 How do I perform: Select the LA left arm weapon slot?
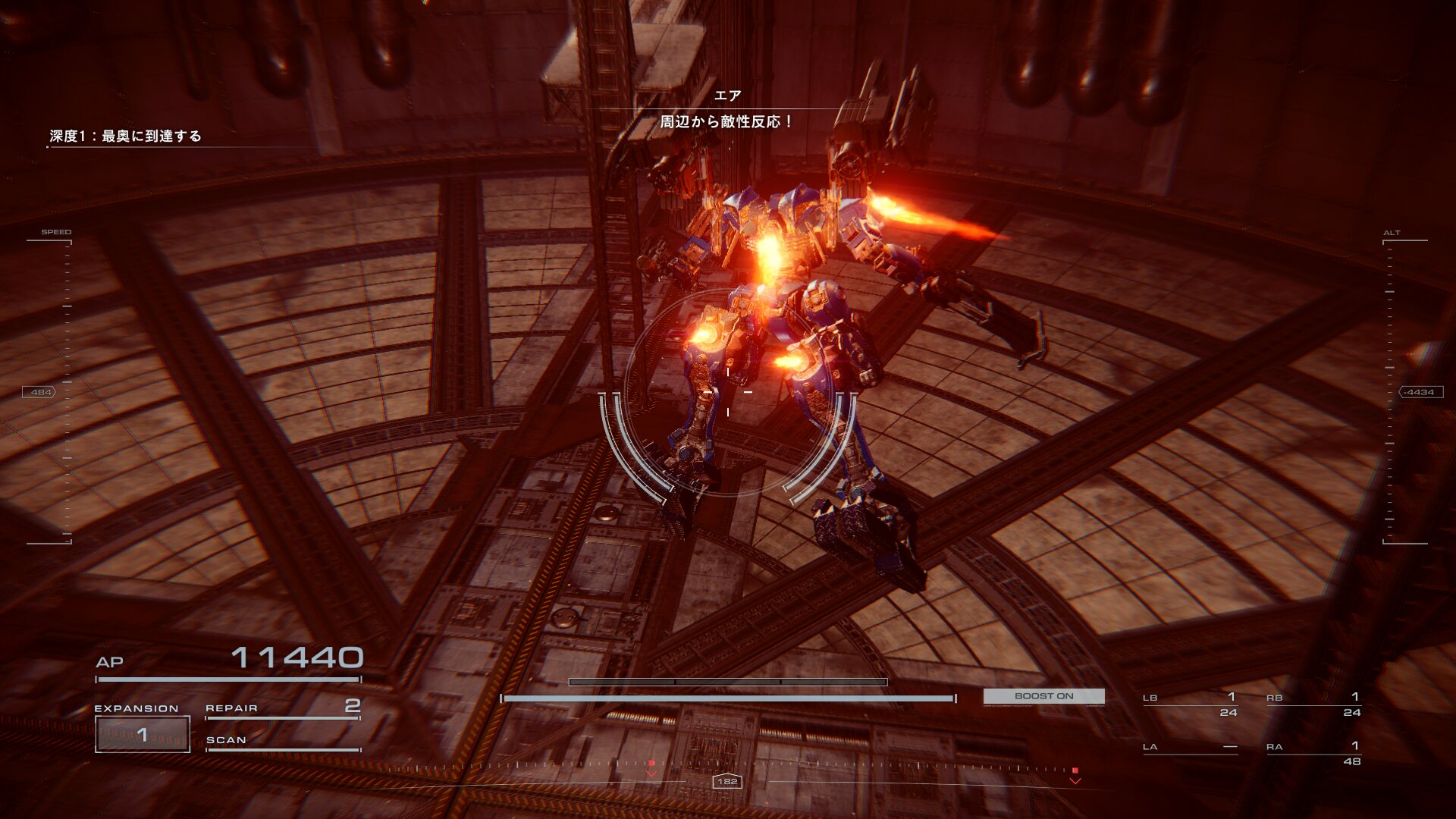[x=1190, y=747]
